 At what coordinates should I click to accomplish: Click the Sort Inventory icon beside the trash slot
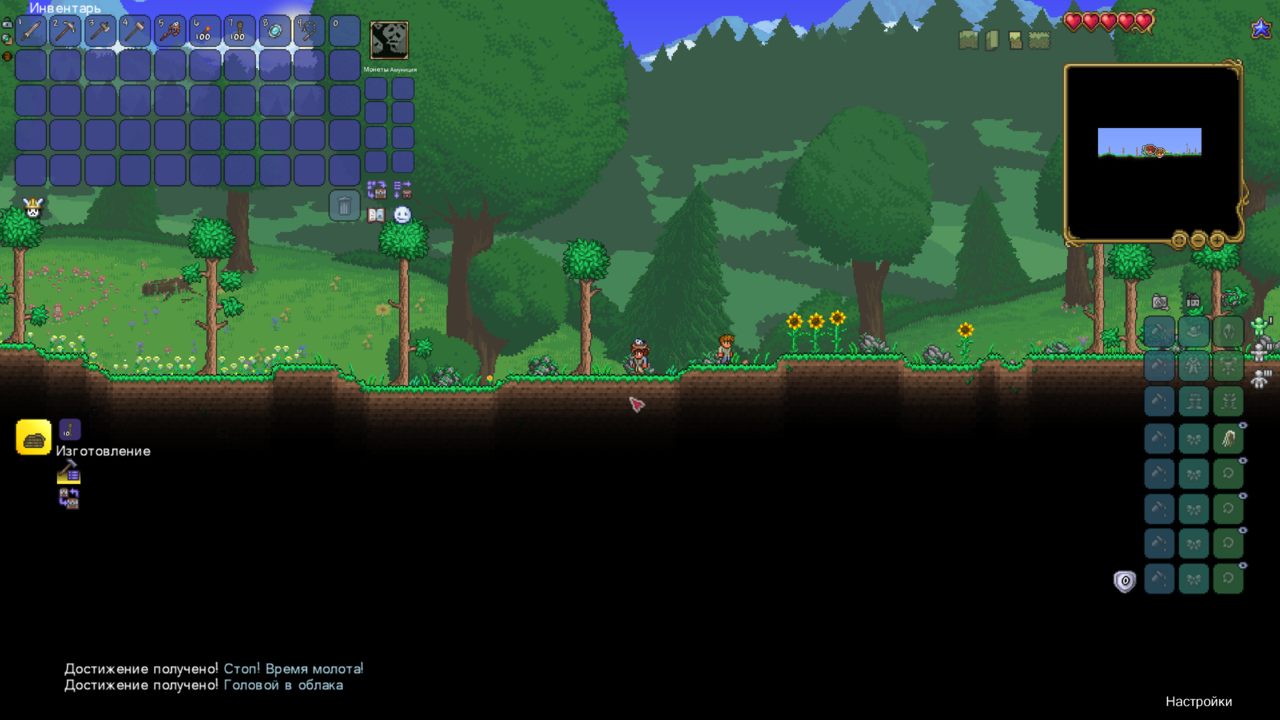tap(402, 190)
